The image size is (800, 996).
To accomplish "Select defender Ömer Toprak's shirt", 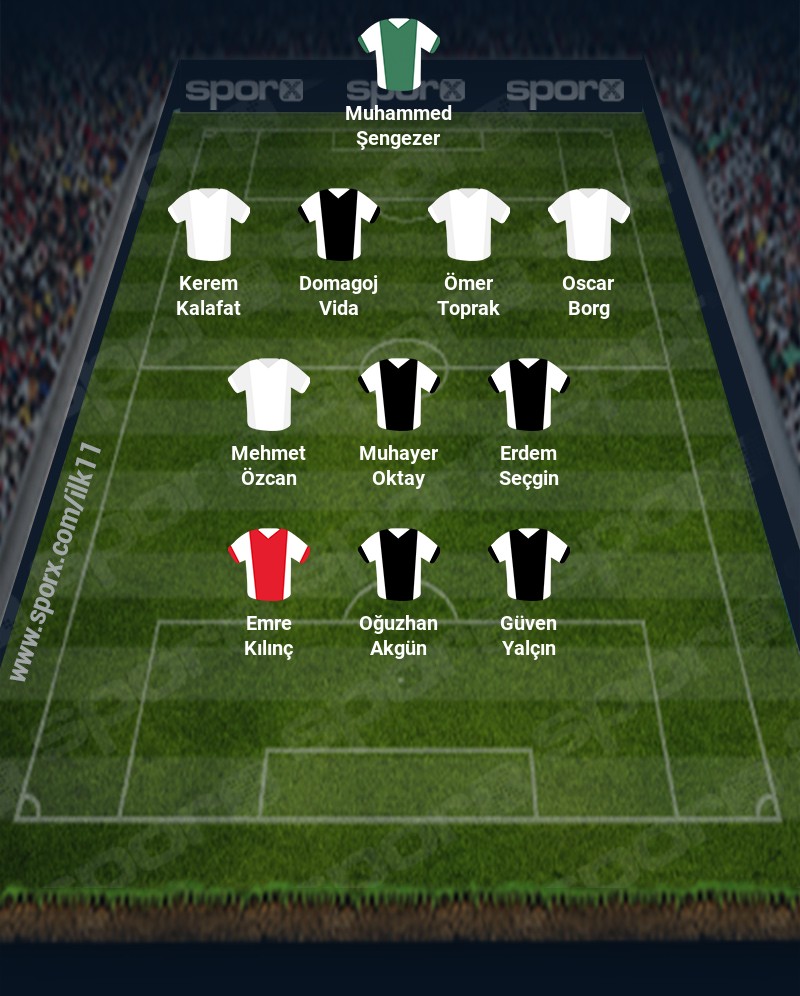I will tap(468, 224).
